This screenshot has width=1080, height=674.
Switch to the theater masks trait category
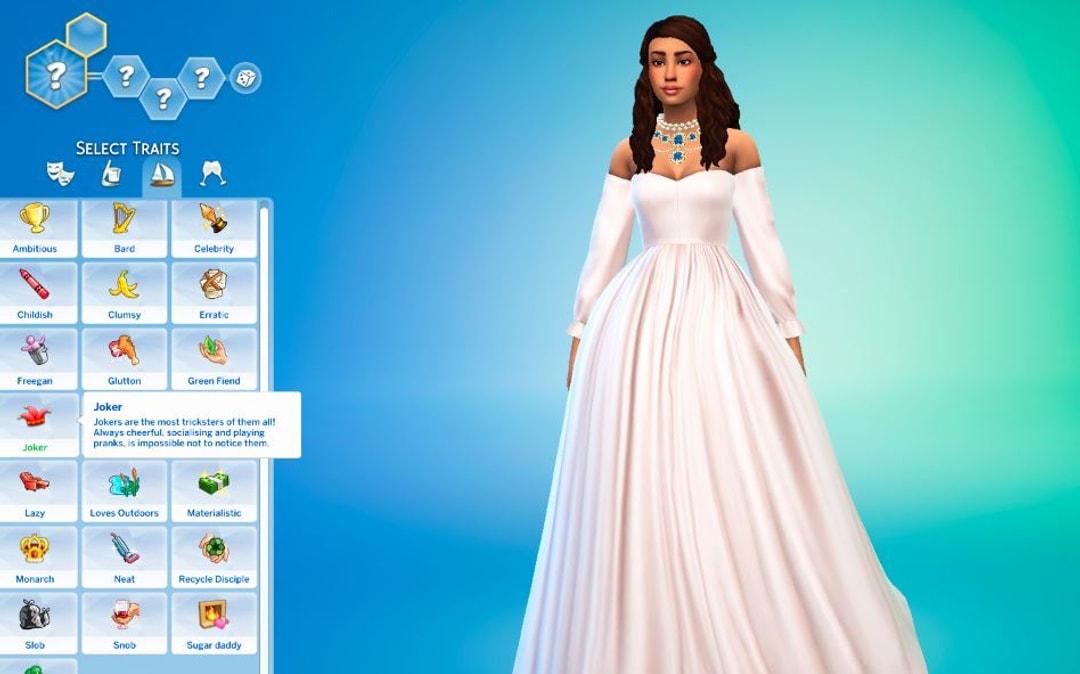(x=60, y=174)
